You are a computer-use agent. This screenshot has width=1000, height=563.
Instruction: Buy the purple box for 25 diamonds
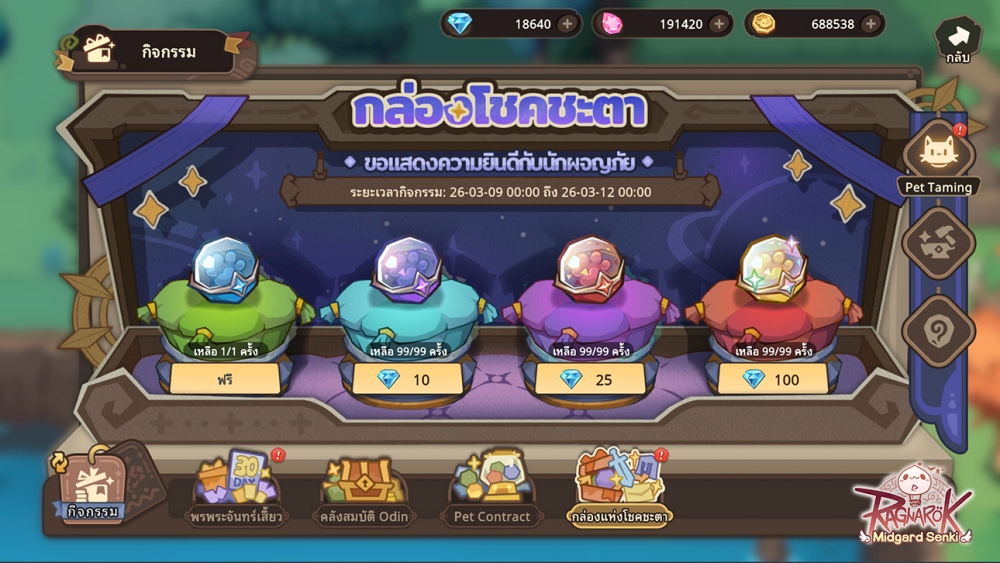click(589, 379)
